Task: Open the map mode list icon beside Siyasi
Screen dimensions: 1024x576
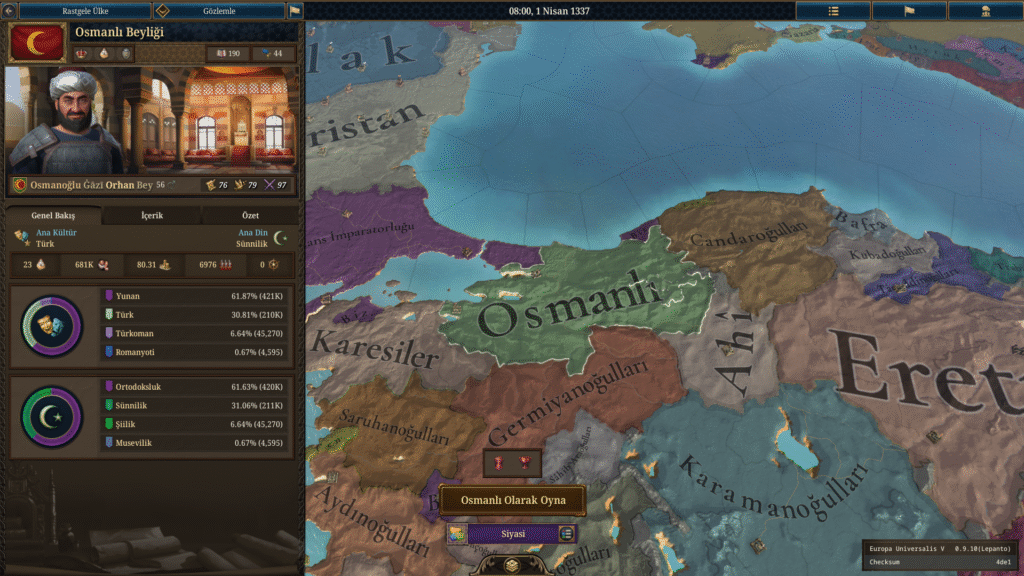Action: pos(567,534)
